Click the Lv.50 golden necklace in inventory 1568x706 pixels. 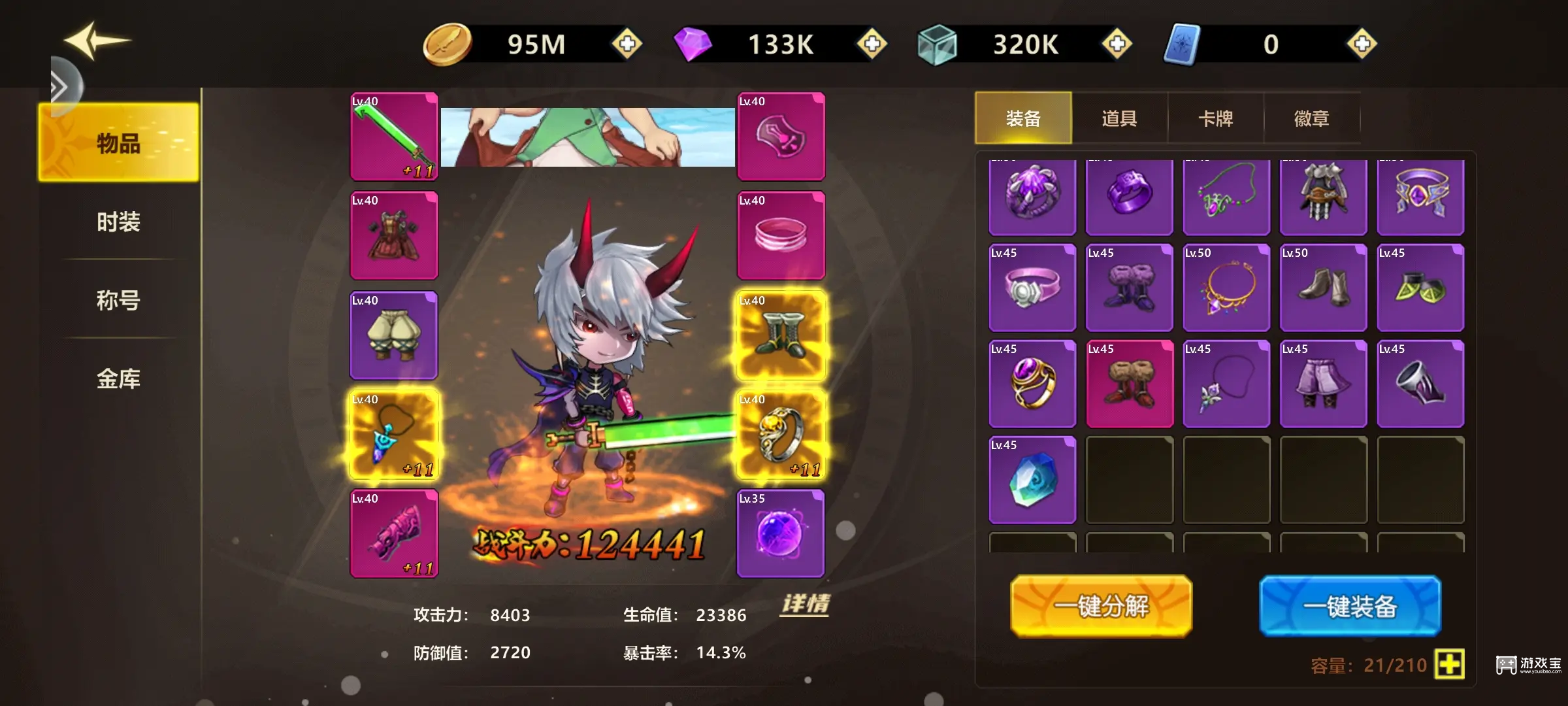pyautogui.click(x=1226, y=288)
